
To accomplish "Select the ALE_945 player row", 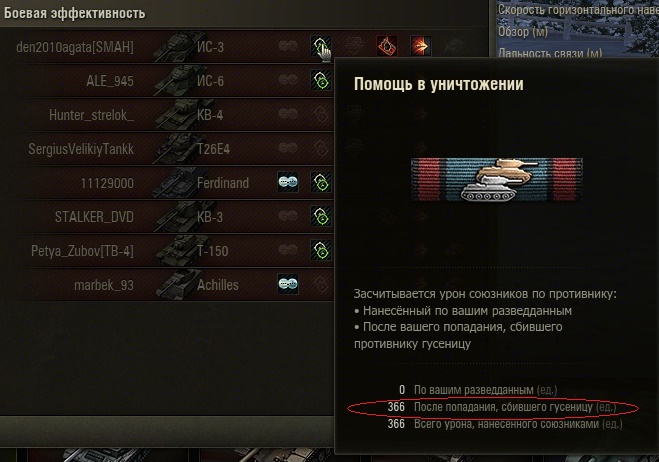I will click(x=110, y=80).
